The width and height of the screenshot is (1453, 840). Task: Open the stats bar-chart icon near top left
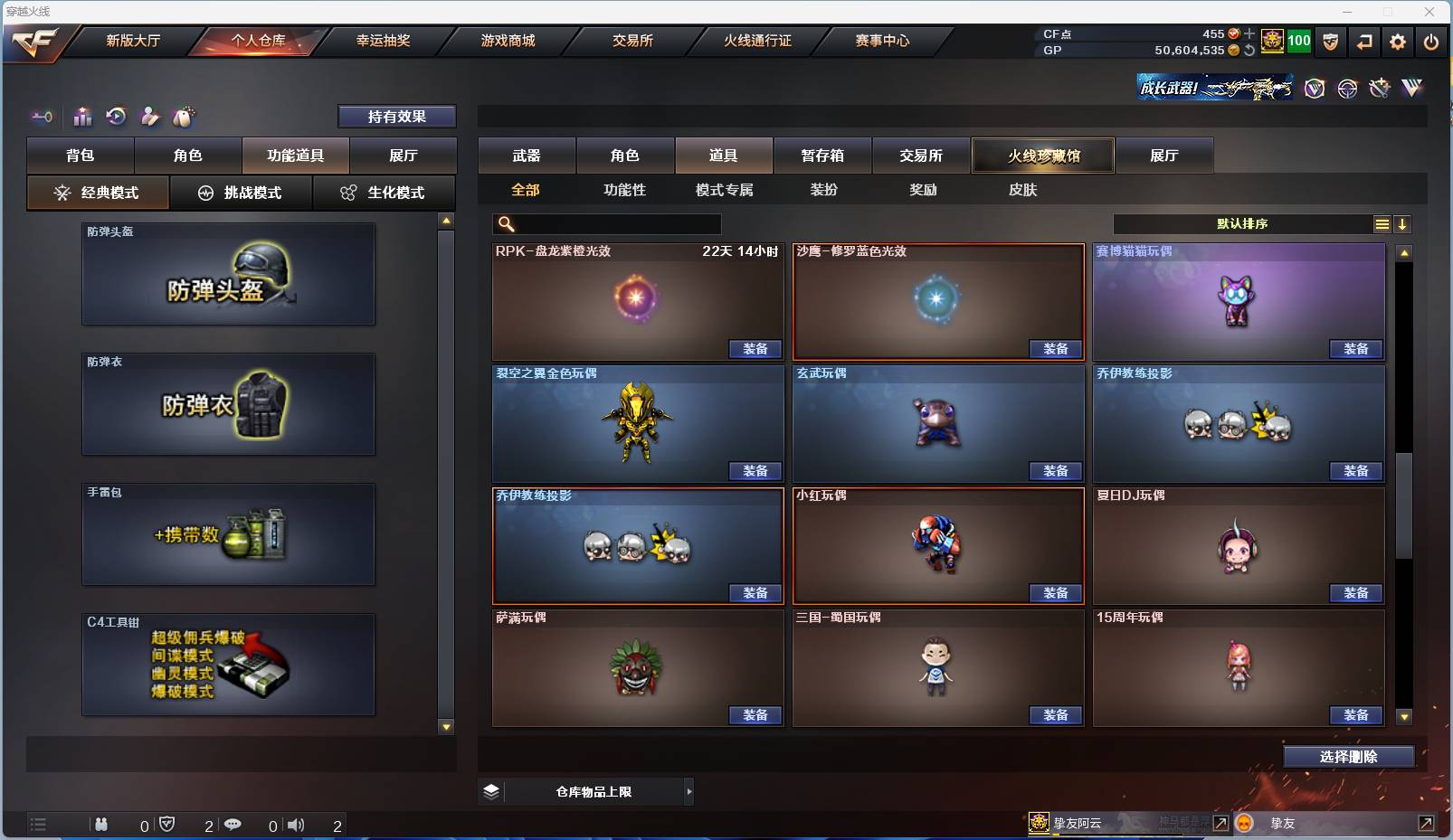(83, 117)
